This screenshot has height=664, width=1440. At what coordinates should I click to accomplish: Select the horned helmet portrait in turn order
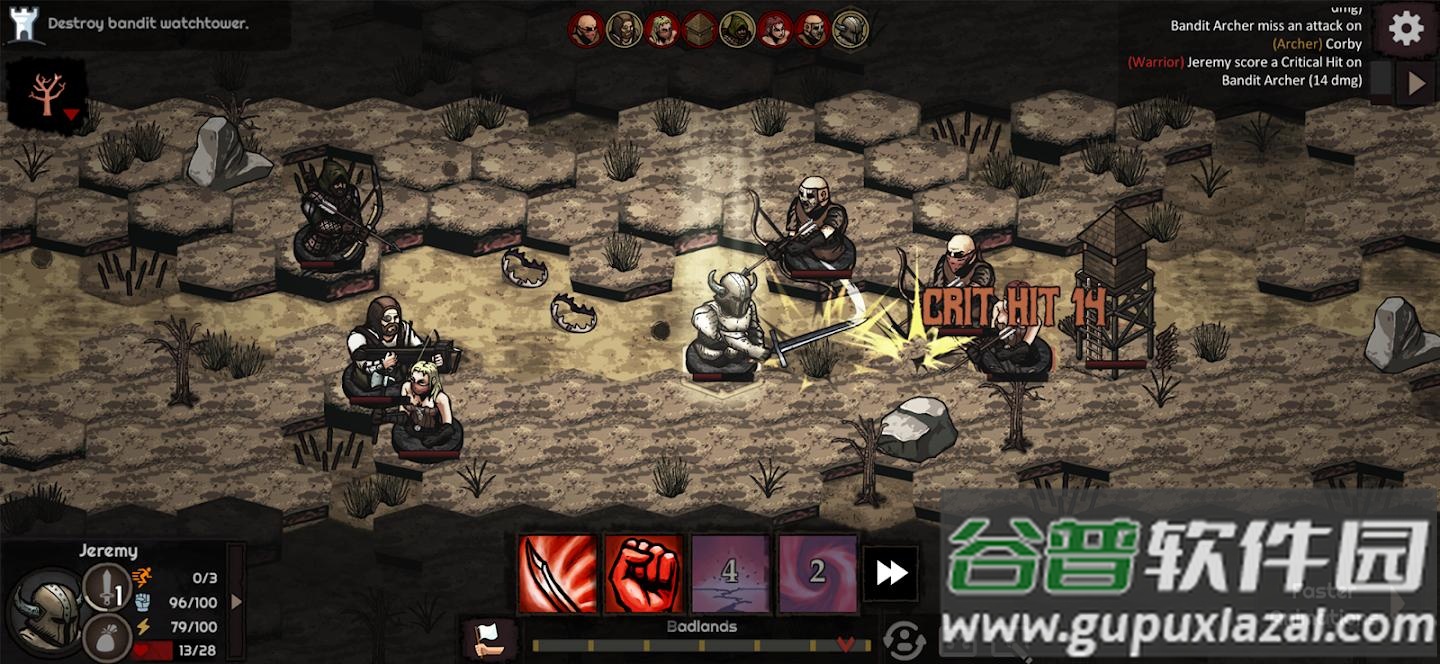point(851,30)
